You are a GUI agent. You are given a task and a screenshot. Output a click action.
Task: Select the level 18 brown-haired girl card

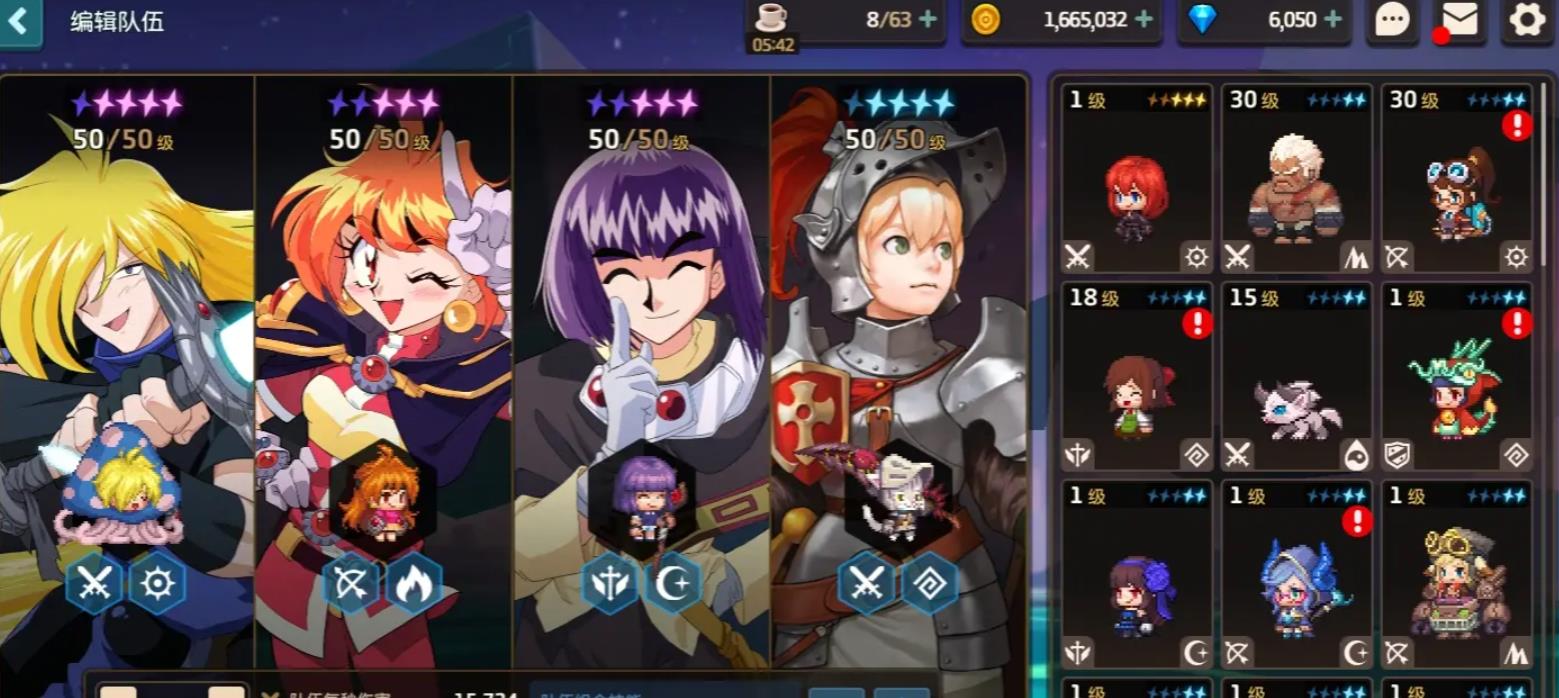pyautogui.click(x=1137, y=377)
